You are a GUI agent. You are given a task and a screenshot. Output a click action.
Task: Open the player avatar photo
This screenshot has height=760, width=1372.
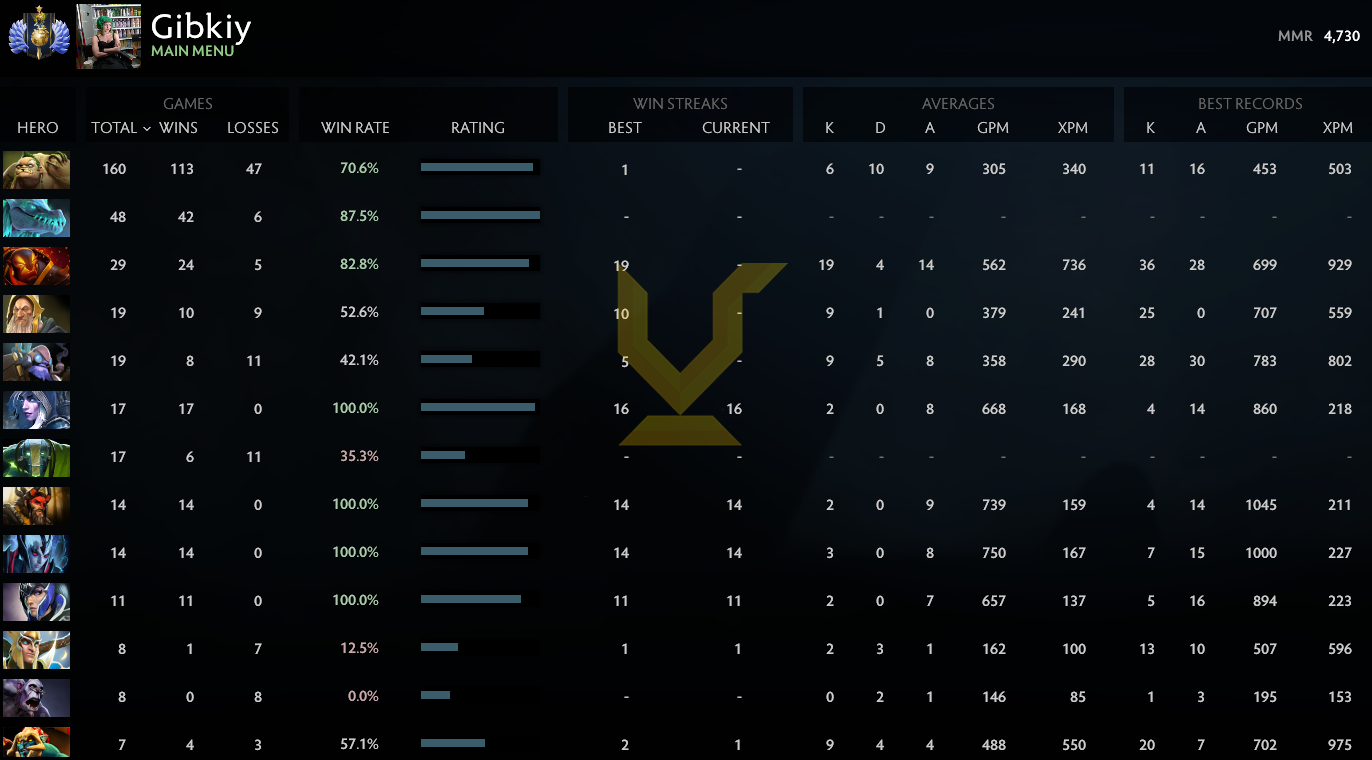(107, 36)
